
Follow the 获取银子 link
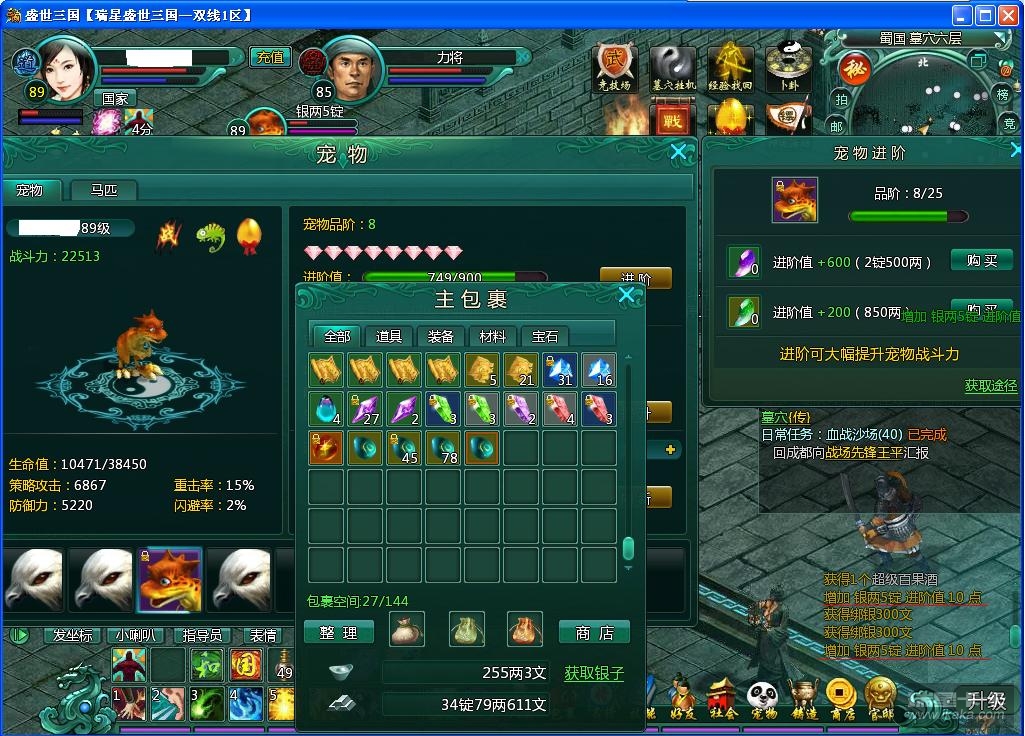tap(594, 673)
